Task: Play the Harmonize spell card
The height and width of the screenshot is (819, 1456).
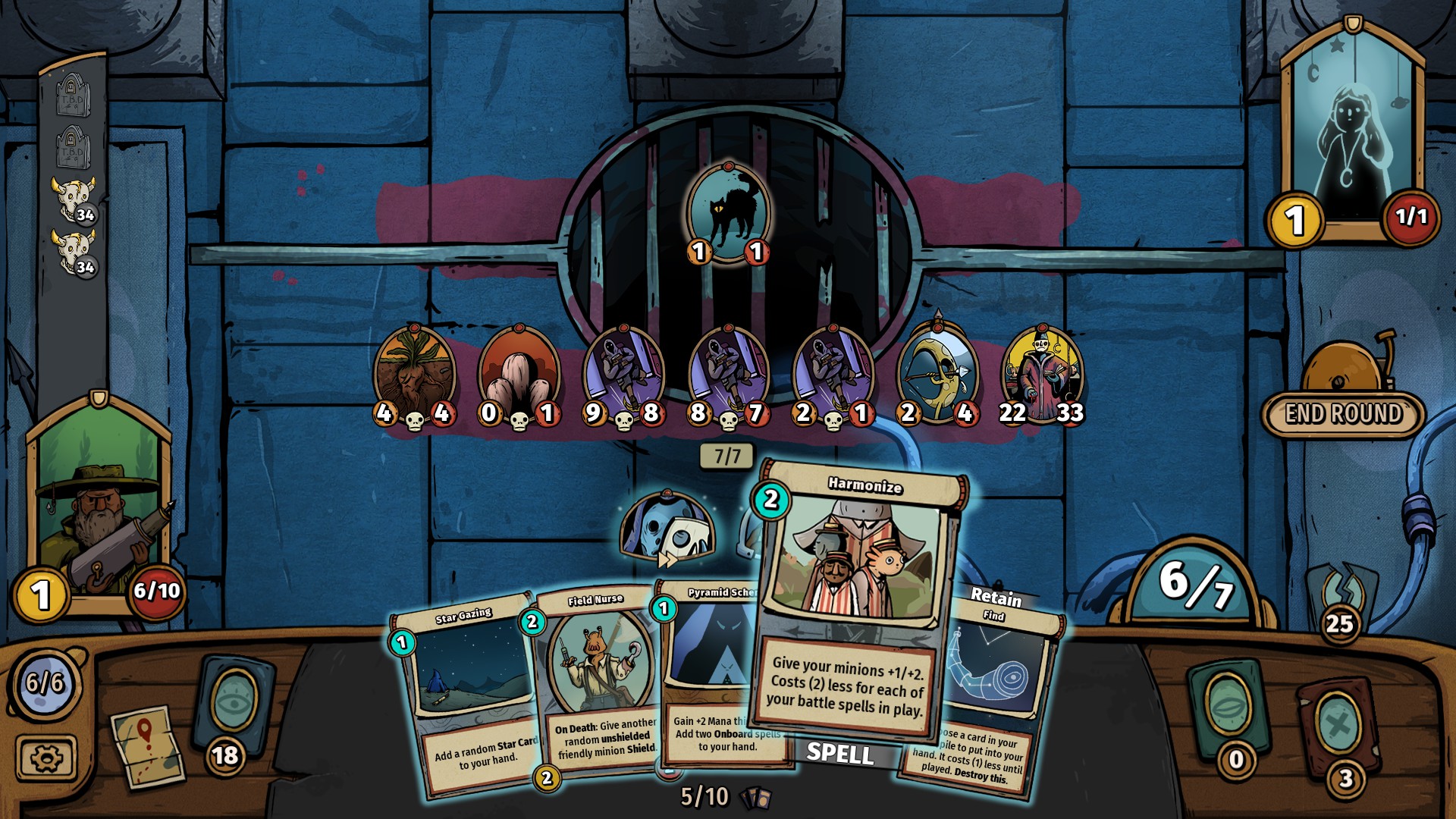Action: [x=857, y=599]
